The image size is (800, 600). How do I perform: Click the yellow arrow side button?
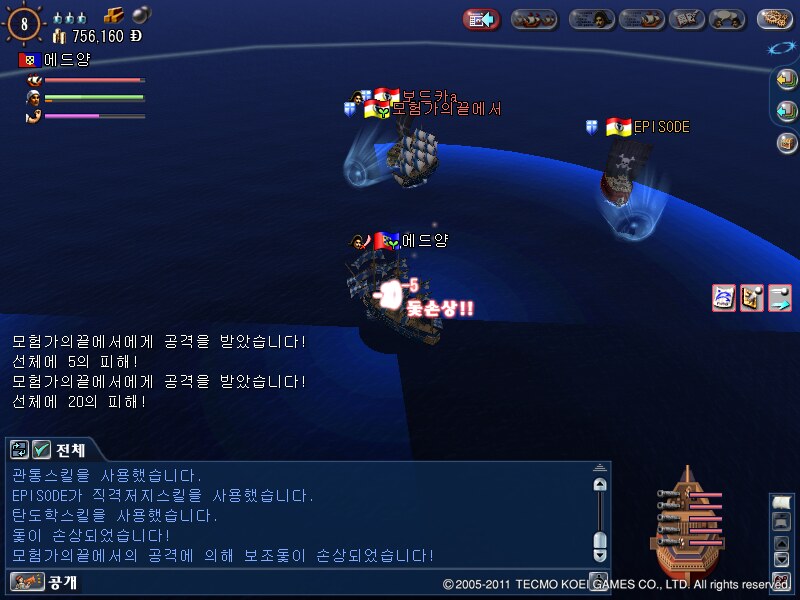787,80
